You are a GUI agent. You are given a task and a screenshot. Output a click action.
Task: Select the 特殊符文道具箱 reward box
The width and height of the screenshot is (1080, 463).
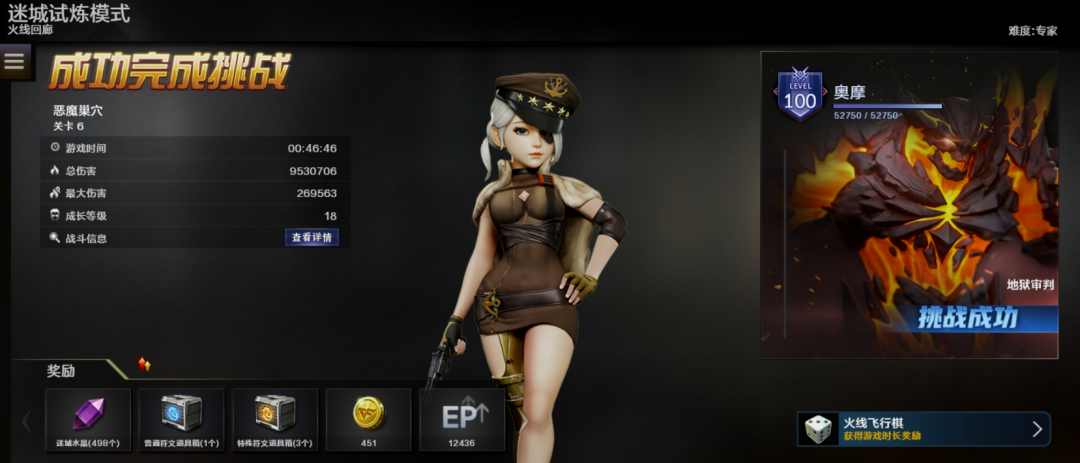pyautogui.click(x=275, y=420)
